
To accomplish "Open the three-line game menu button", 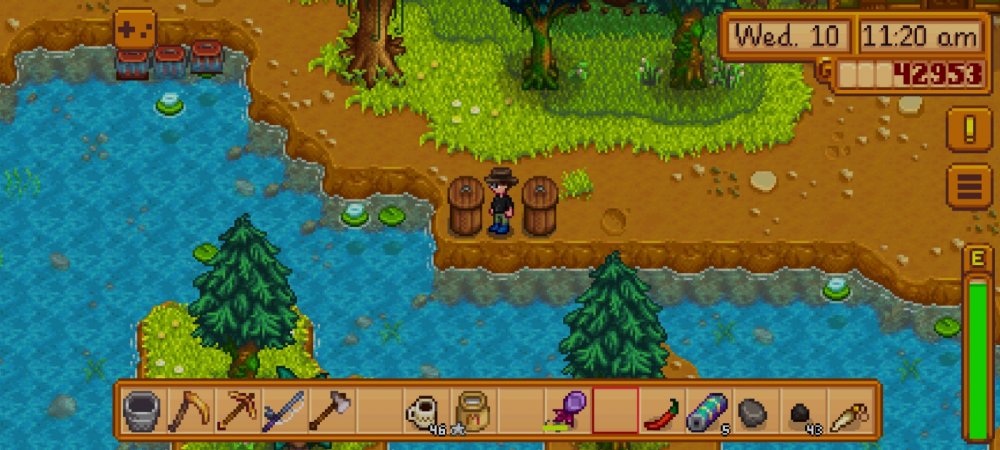I will [969, 187].
